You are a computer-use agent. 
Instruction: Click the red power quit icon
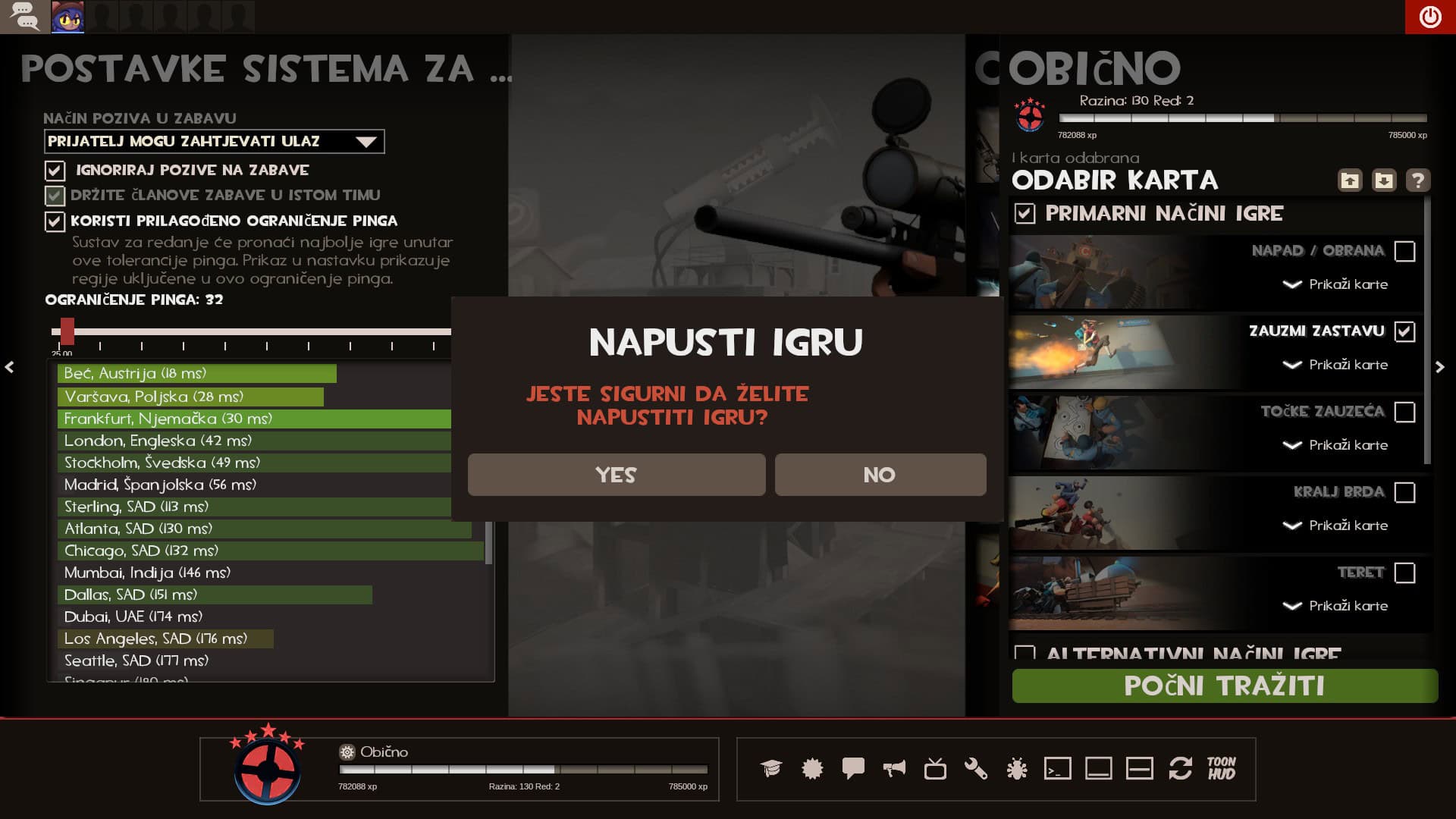click(1429, 17)
